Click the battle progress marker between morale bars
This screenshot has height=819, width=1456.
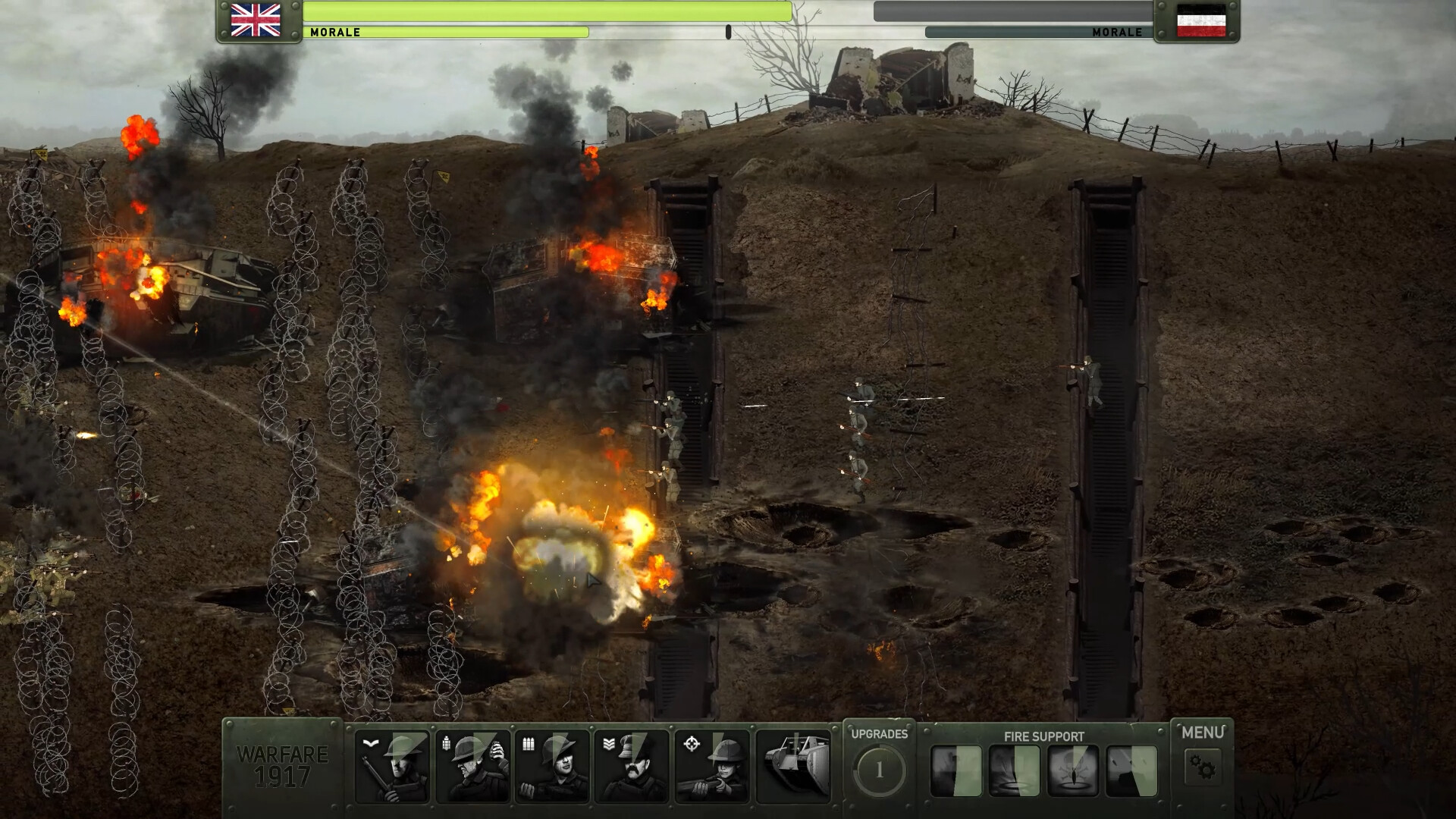pos(729,30)
